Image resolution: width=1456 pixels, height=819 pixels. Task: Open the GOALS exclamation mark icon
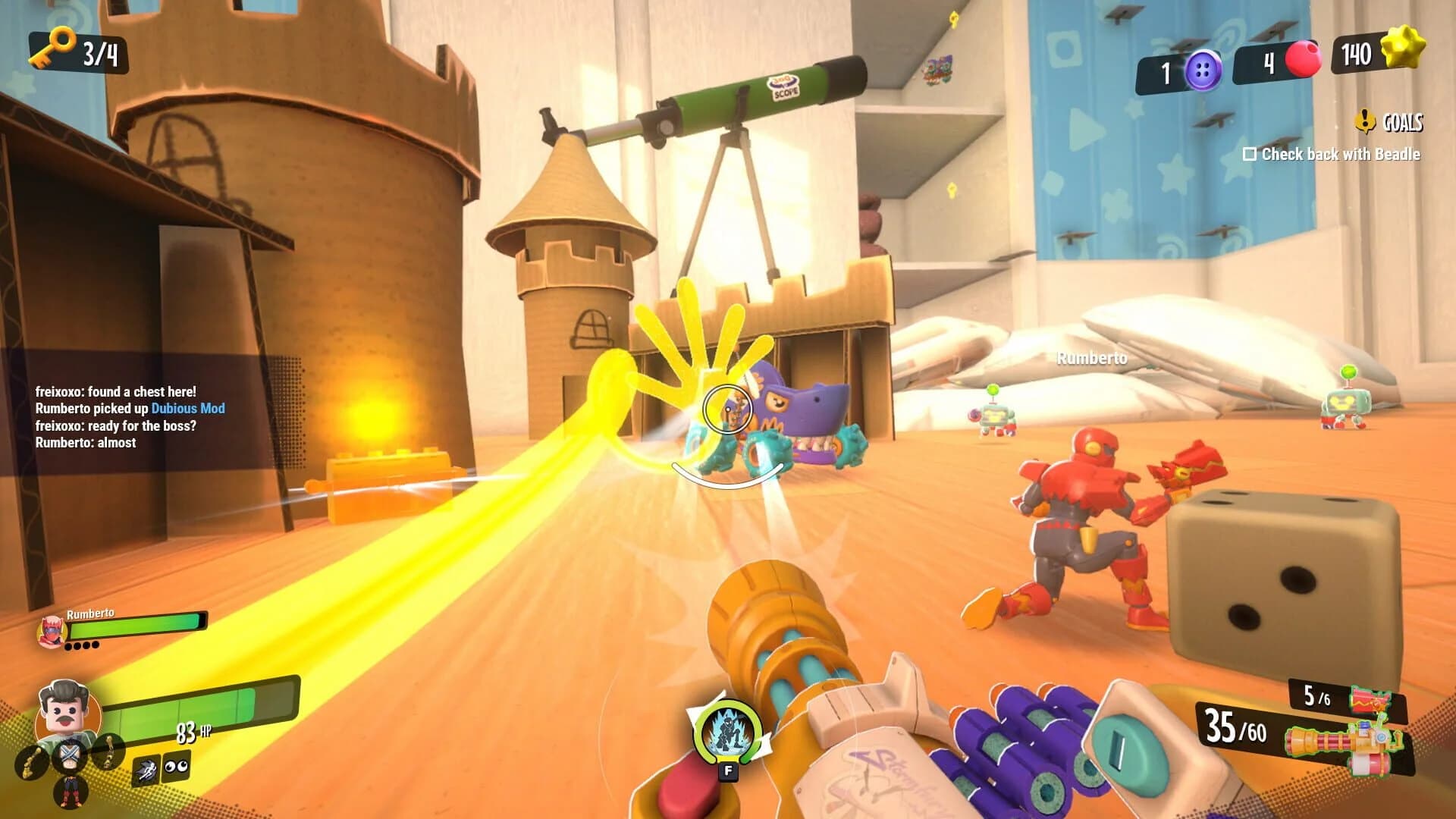[x=1366, y=119]
